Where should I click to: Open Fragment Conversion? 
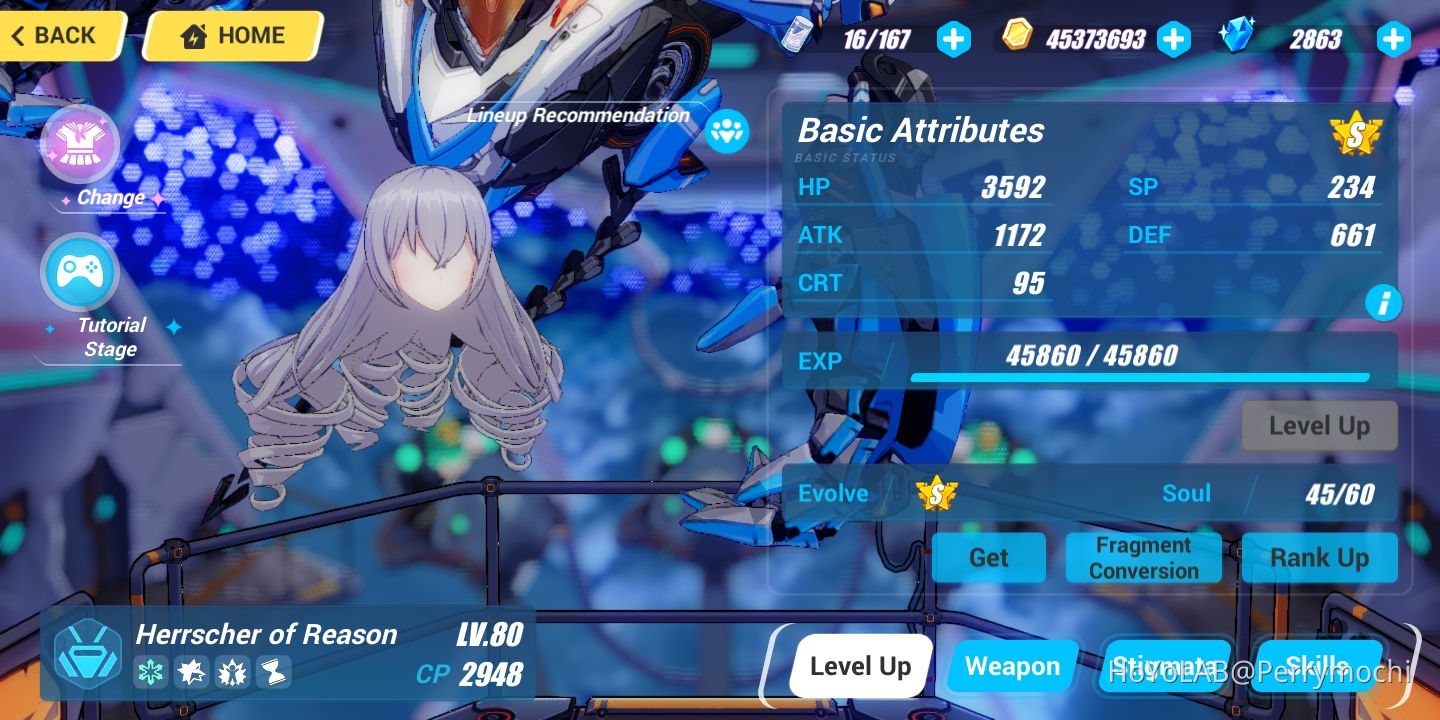pos(1143,557)
